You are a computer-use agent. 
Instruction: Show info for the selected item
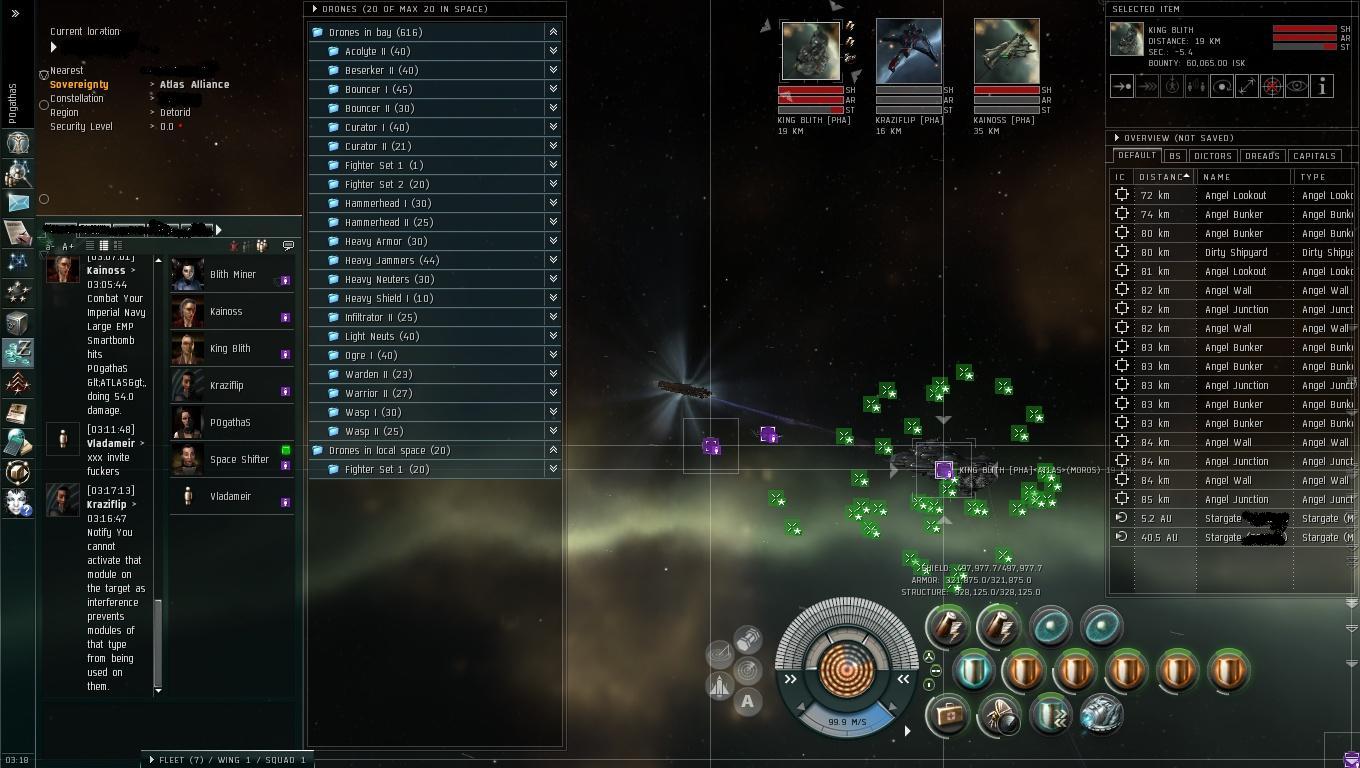pyautogui.click(x=1322, y=87)
